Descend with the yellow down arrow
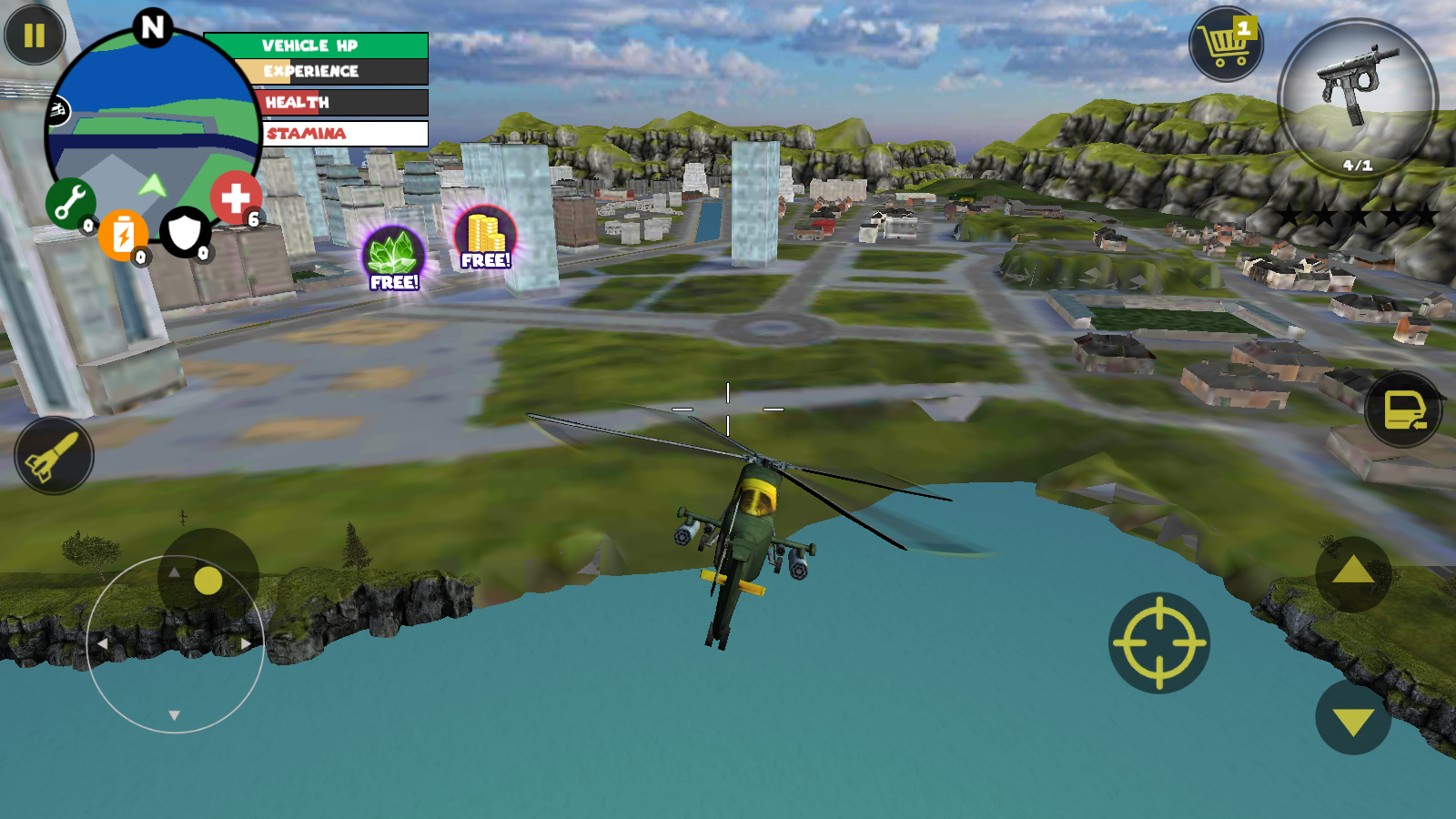Screen dimensions: 1456x819 (1352, 719)
